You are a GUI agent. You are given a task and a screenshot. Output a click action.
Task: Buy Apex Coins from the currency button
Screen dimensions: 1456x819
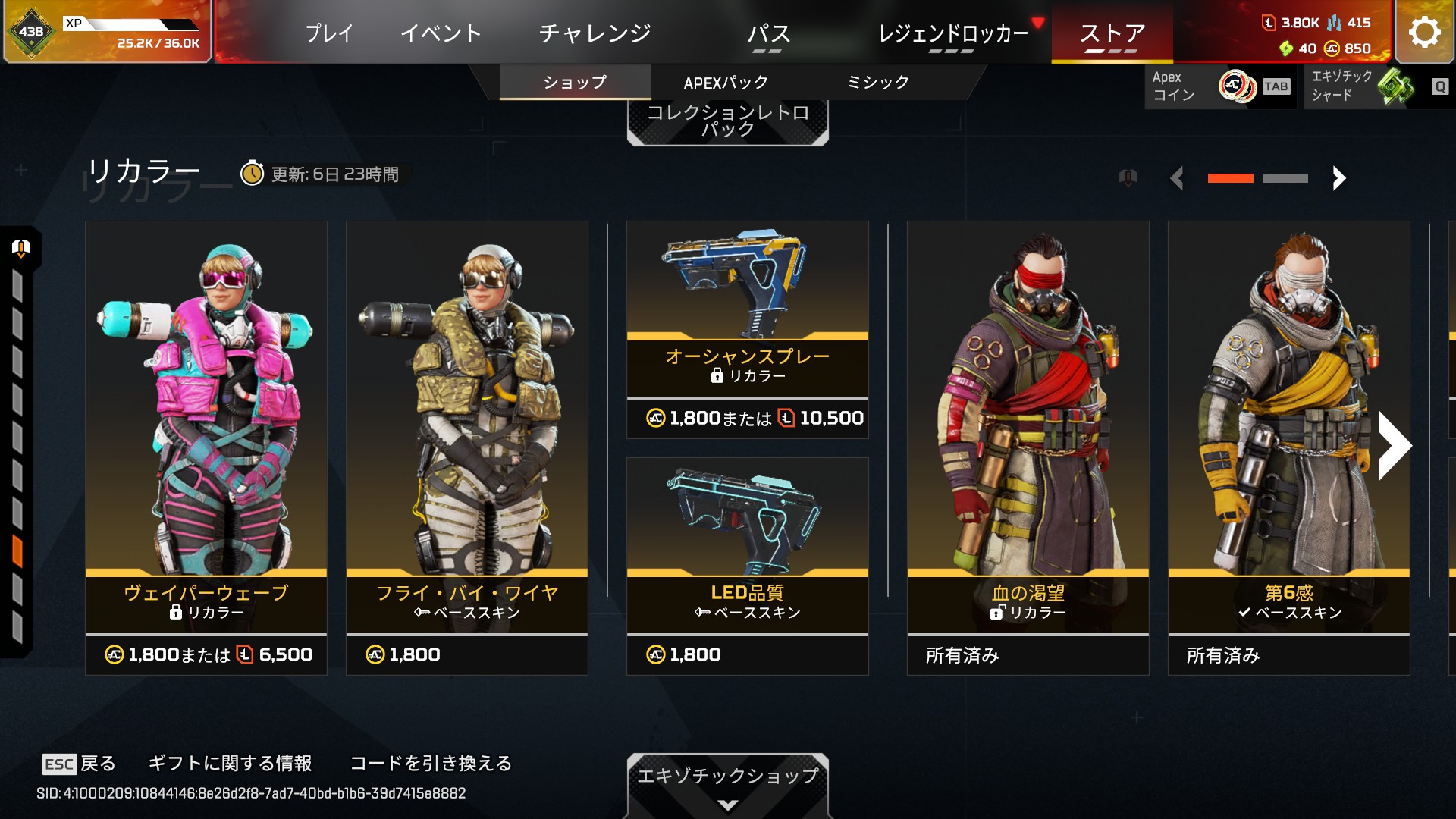coord(1218,86)
